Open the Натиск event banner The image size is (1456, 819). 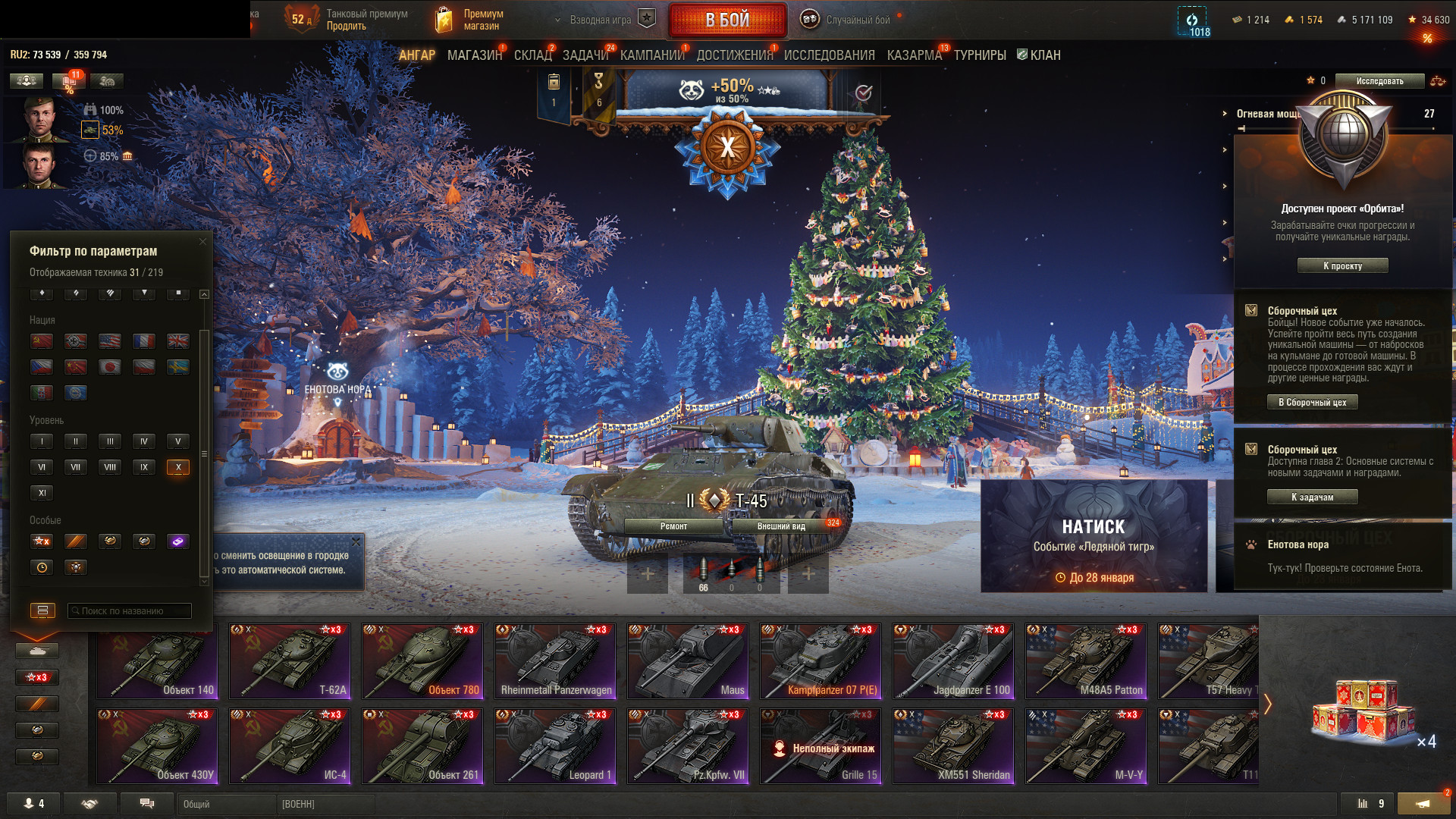click(1094, 535)
